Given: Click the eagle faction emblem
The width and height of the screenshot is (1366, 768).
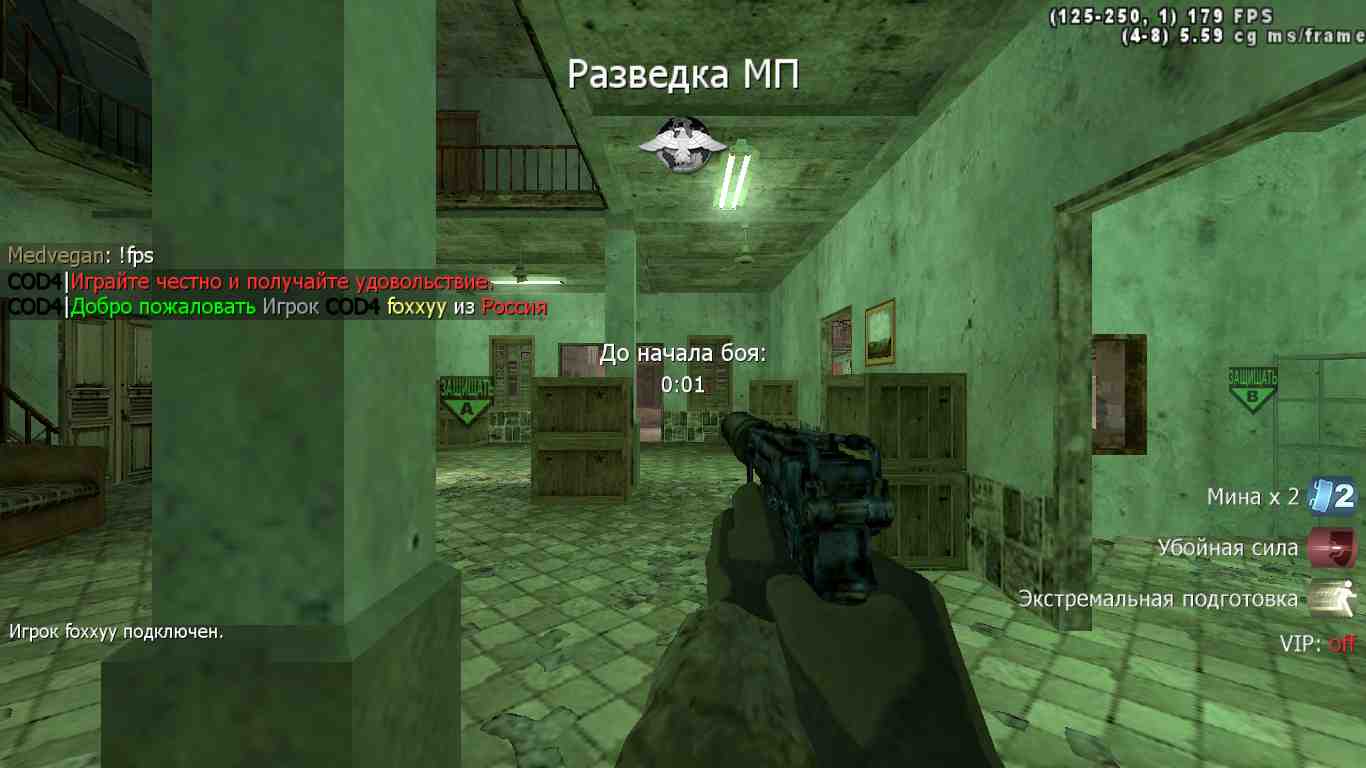Looking at the screenshot, I should pyautogui.click(x=674, y=143).
